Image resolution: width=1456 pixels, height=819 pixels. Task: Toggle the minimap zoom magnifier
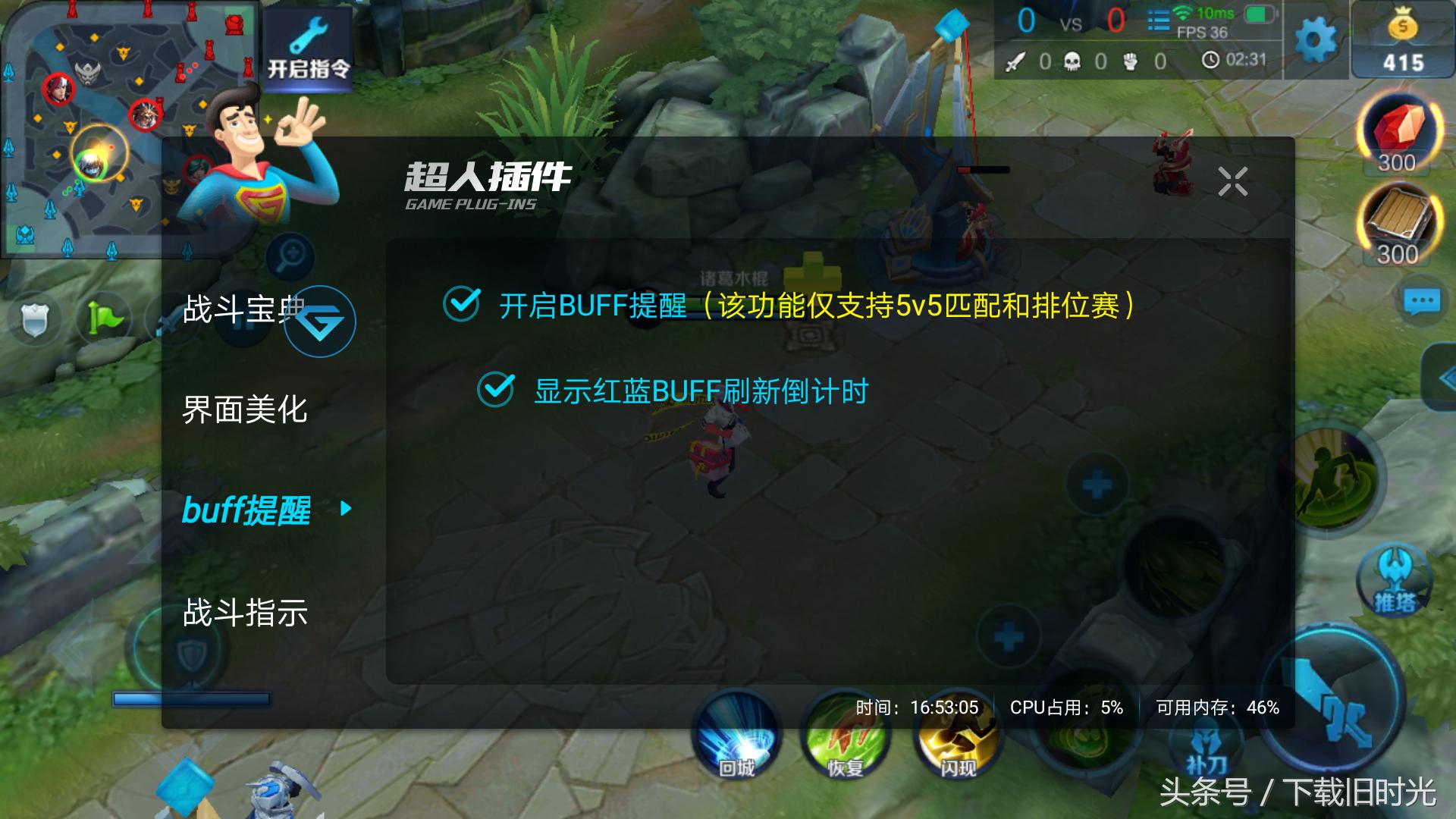290,256
